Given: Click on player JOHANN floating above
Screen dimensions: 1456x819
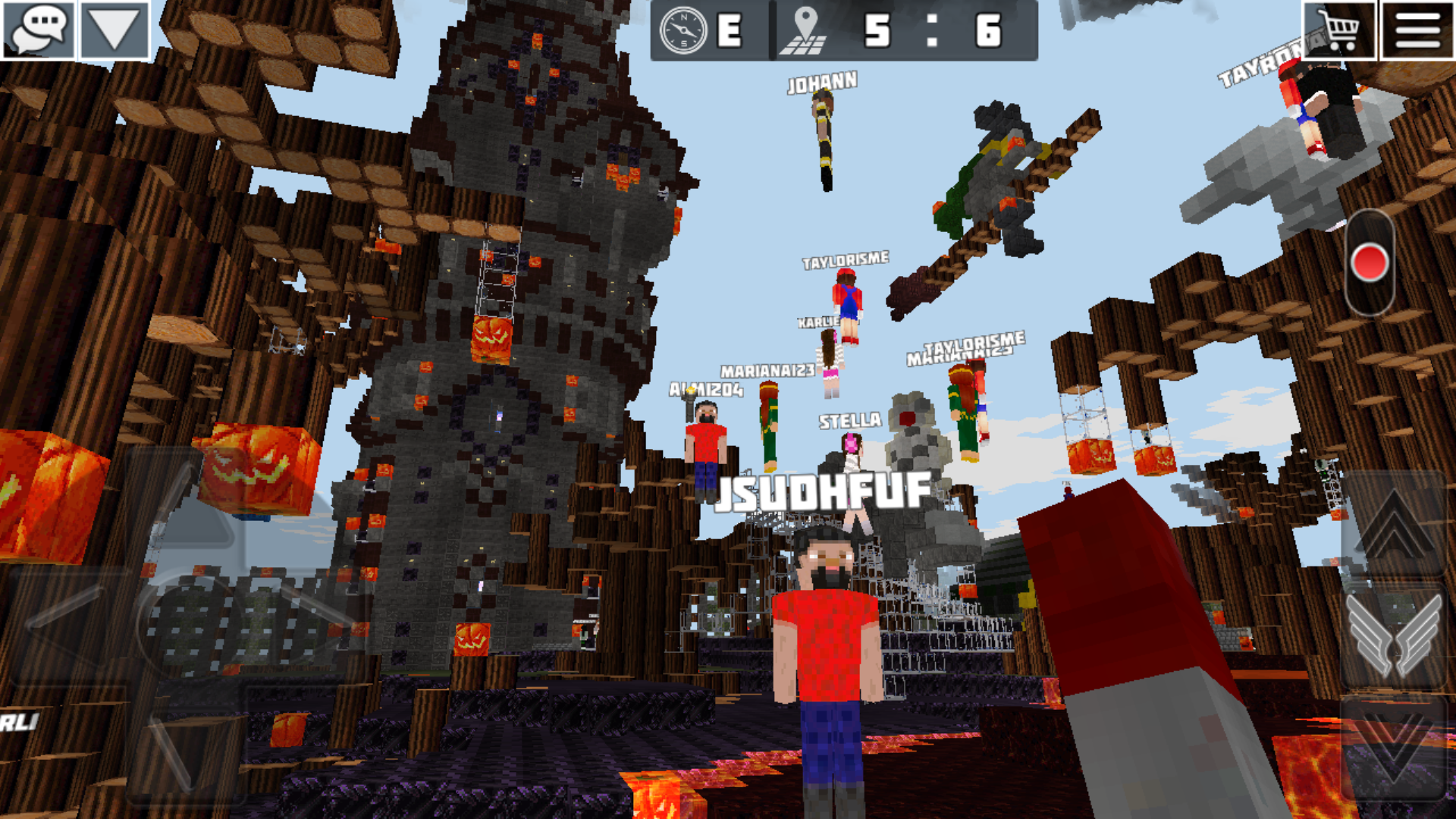Looking at the screenshot, I should click(824, 83).
